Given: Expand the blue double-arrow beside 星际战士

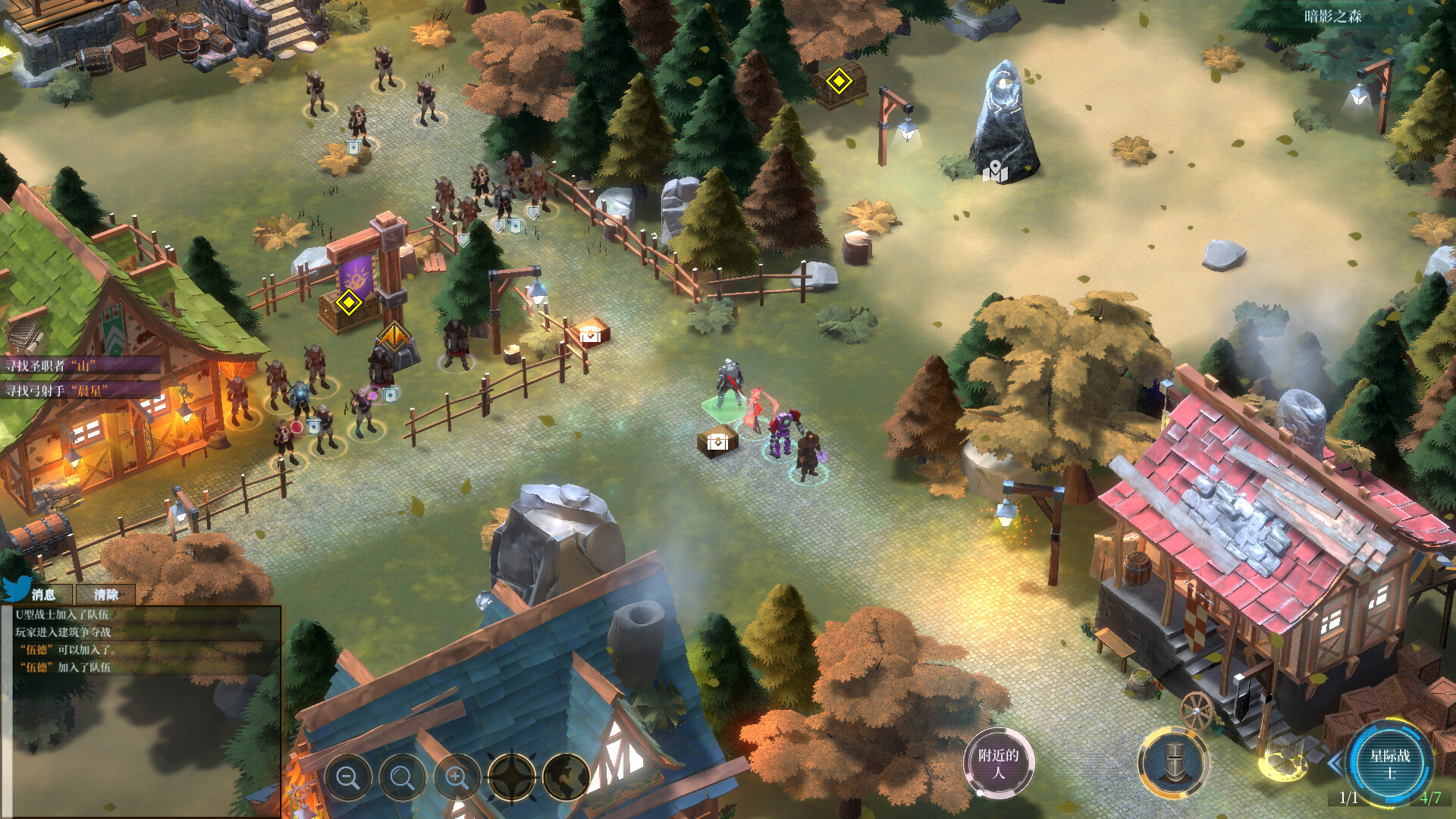Looking at the screenshot, I should tap(1335, 762).
